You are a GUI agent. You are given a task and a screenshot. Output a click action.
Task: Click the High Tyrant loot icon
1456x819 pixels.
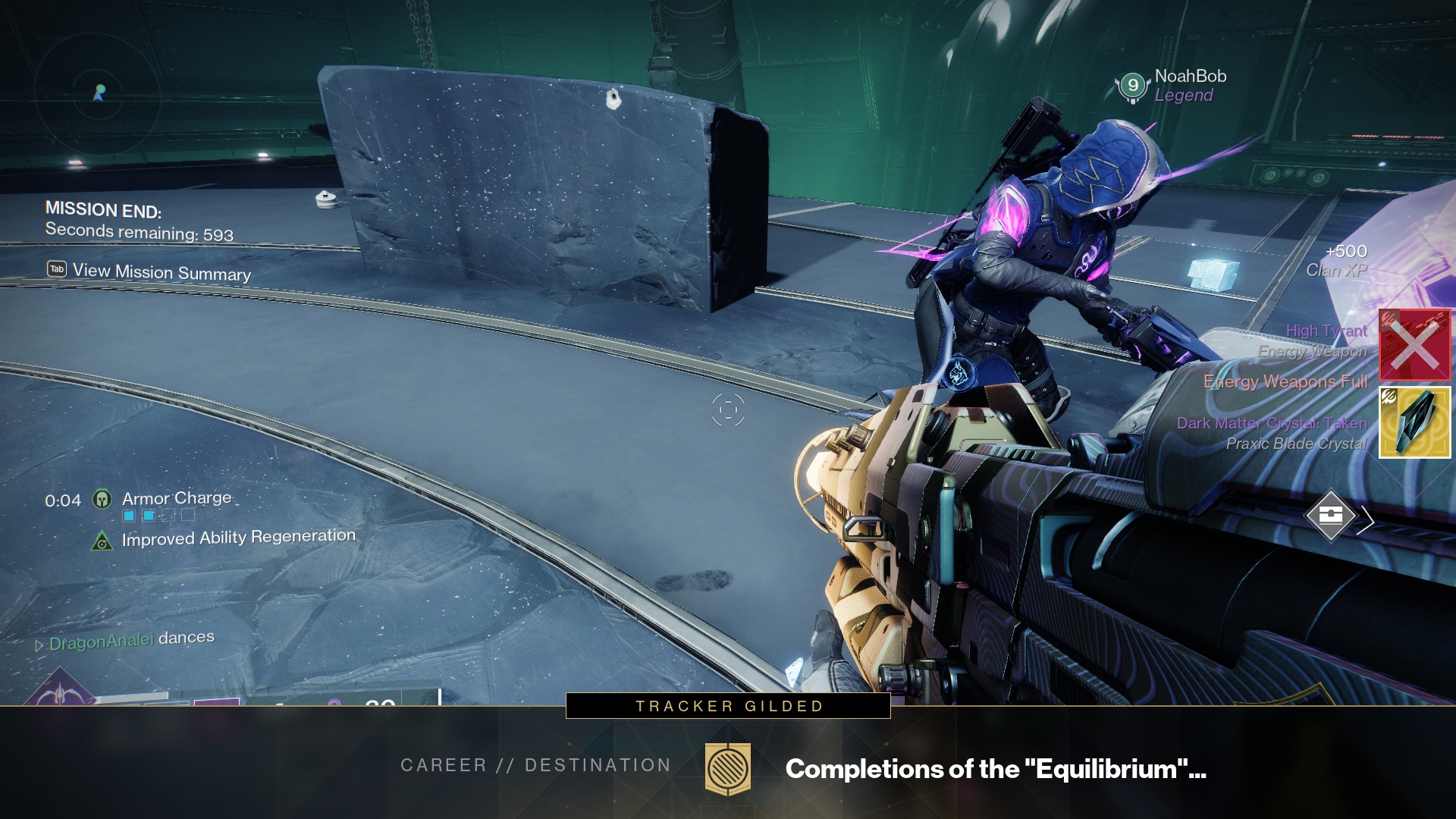(1414, 345)
